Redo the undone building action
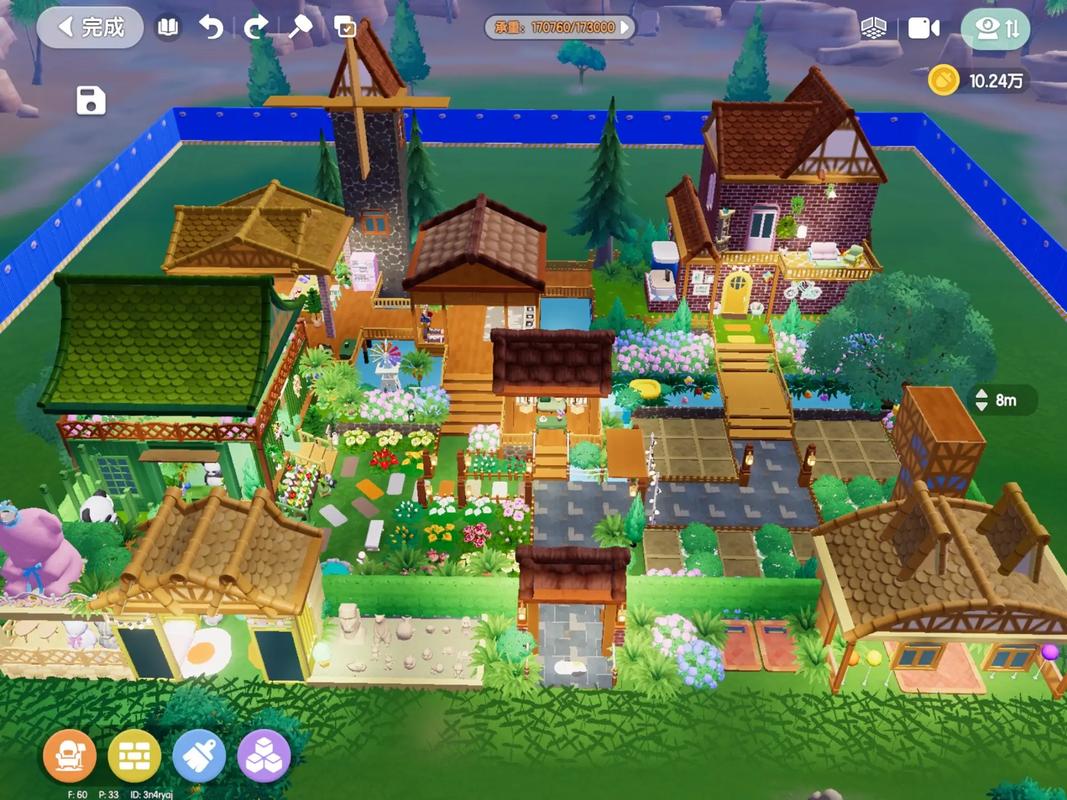Viewport: 1067px width, 800px height. [x=256, y=28]
